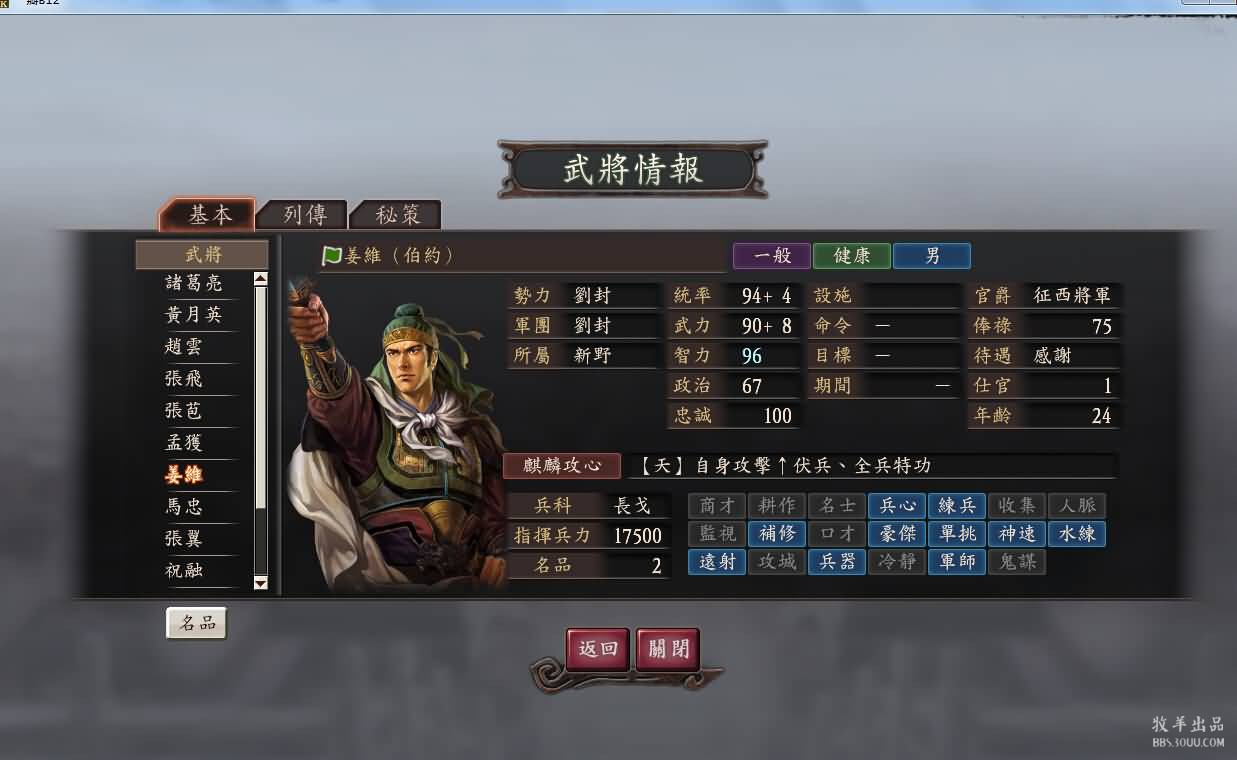The height and width of the screenshot is (760, 1237).
Task: Click the 麒麟攻心 tactic label
Action: pyautogui.click(x=566, y=466)
